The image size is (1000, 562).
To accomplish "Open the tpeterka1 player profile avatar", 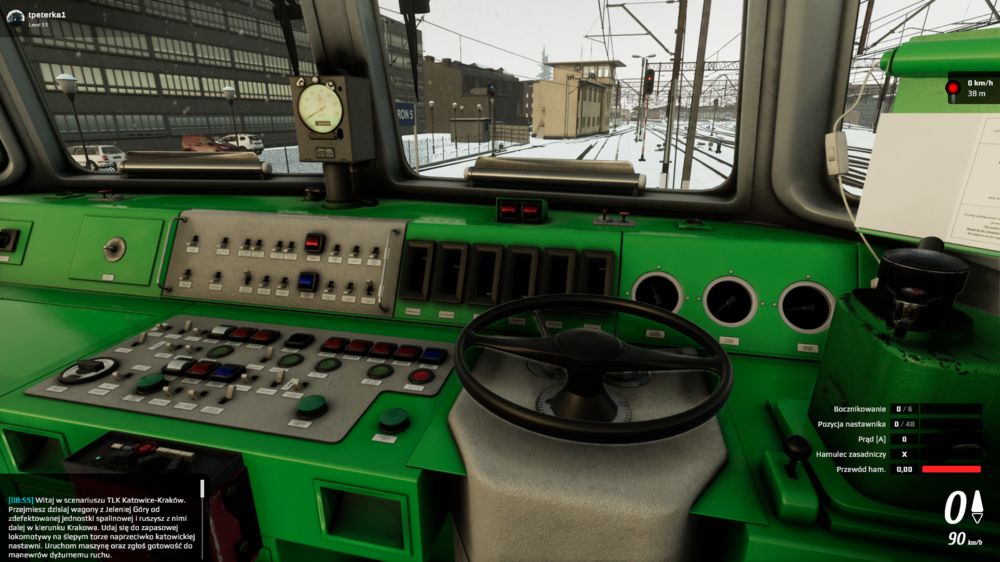I will 15,17.
